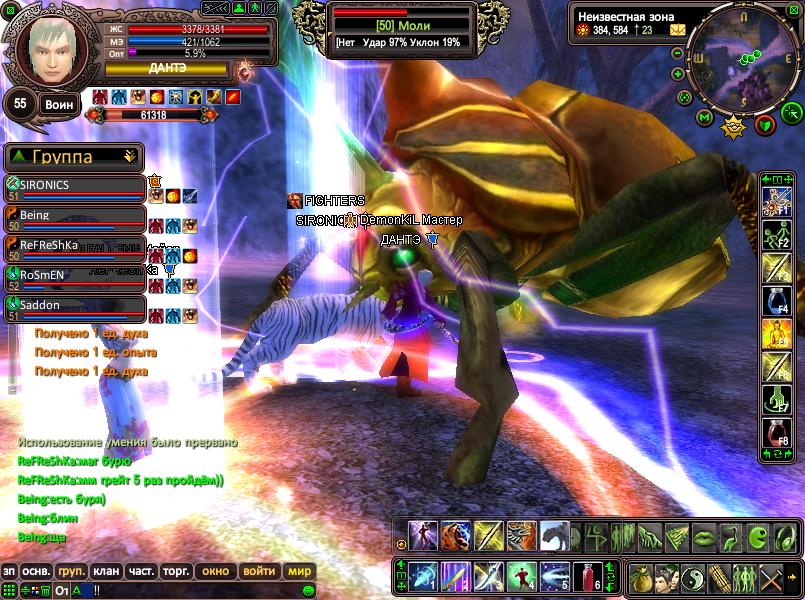Viewport: 805px width, 600px height.
Task: Zoom in the minimap with plus button
Action: (x=678, y=73)
